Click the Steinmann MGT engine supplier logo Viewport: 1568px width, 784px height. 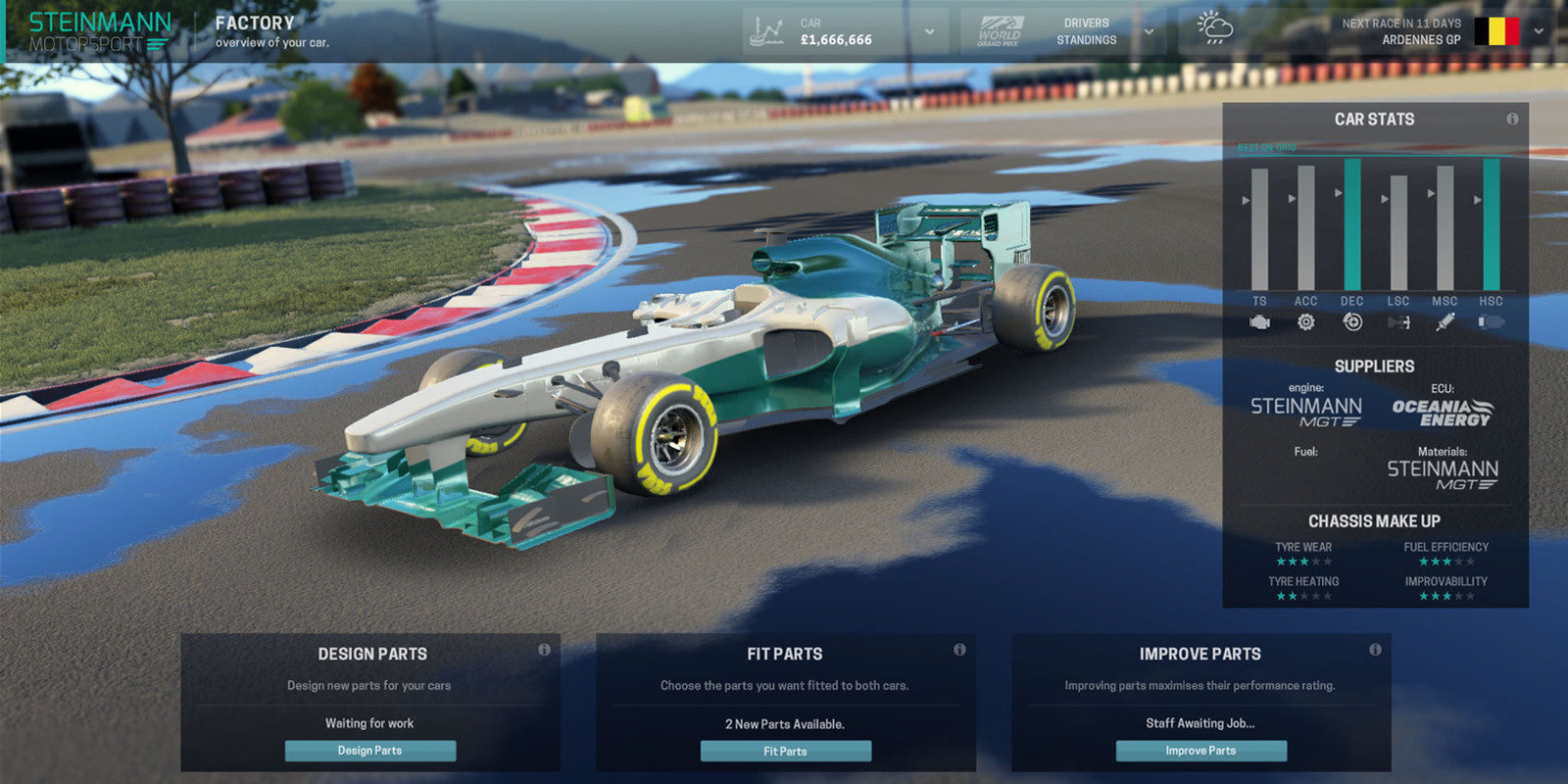(1305, 412)
